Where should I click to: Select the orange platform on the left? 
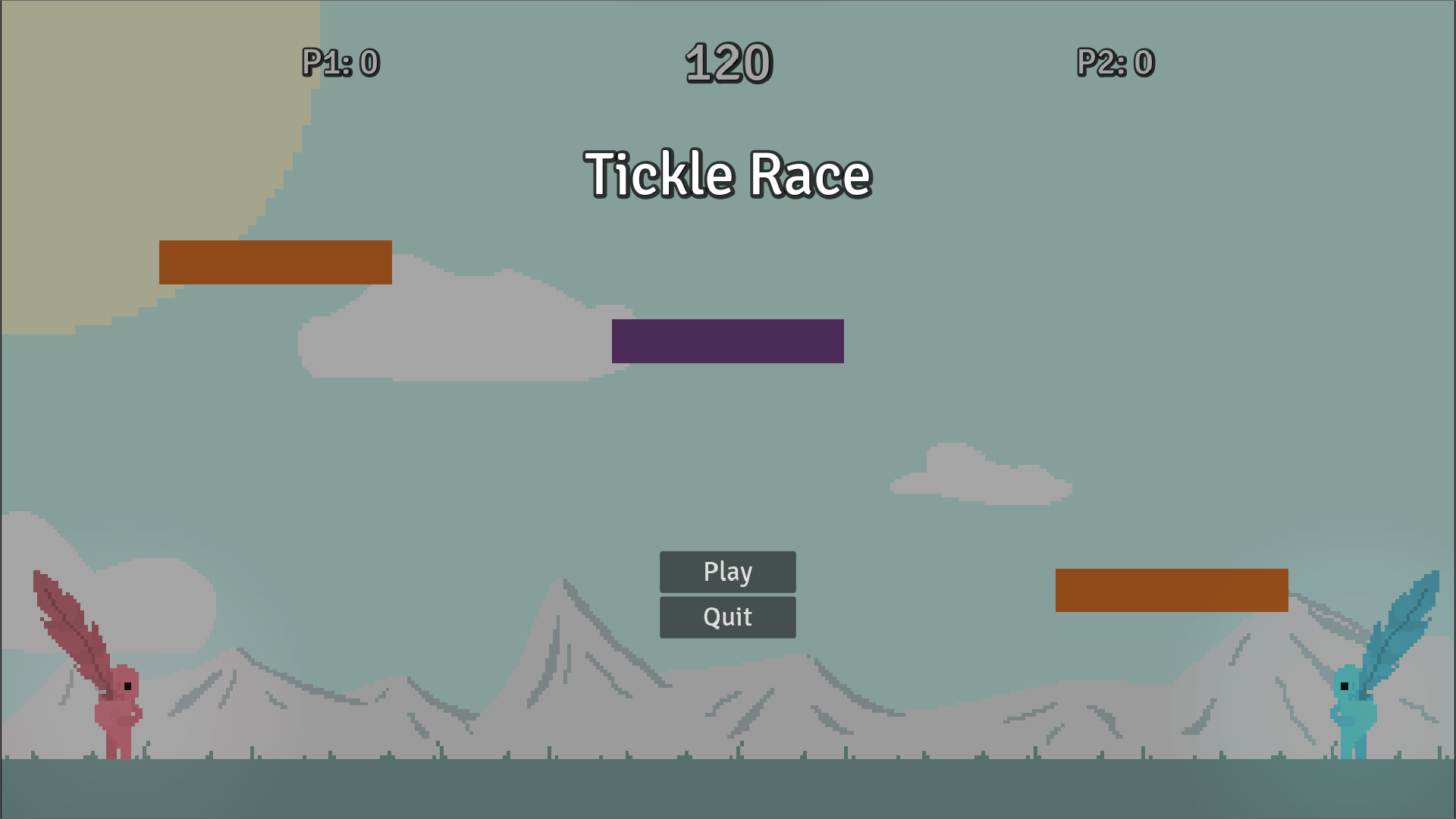pos(275,262)
